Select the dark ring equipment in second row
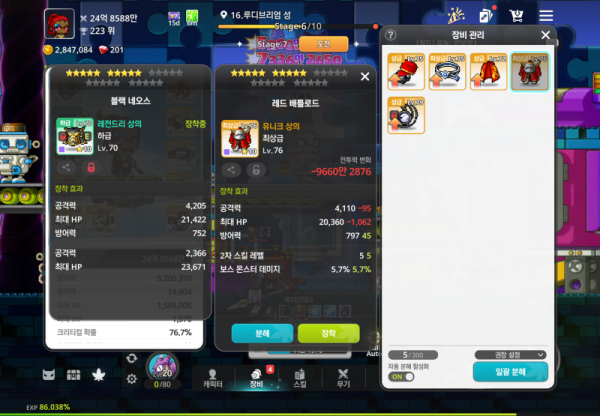Viewport: 600px width, 416px height. [x=406, y=115]
